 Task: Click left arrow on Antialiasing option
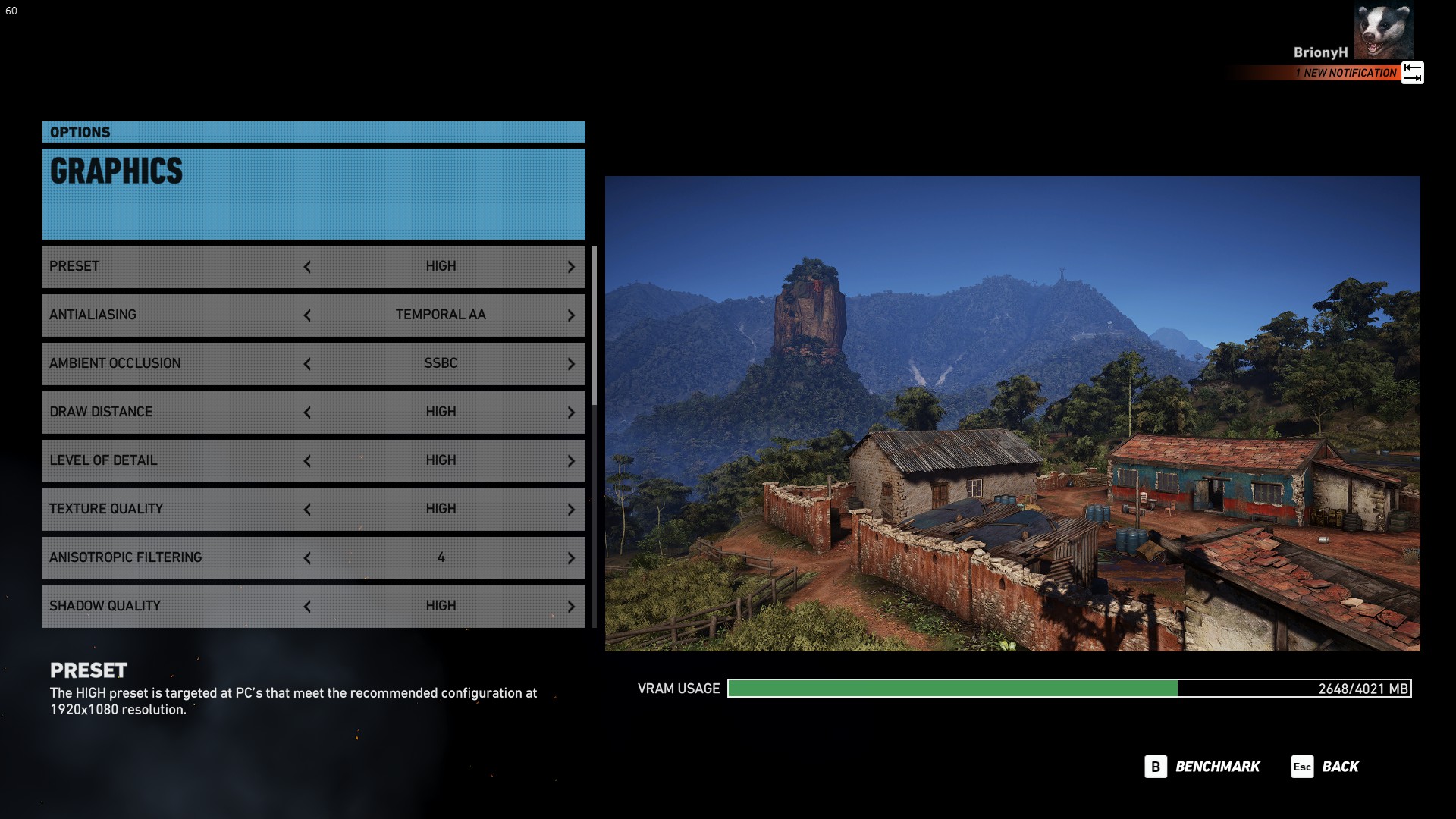(307, 315)
